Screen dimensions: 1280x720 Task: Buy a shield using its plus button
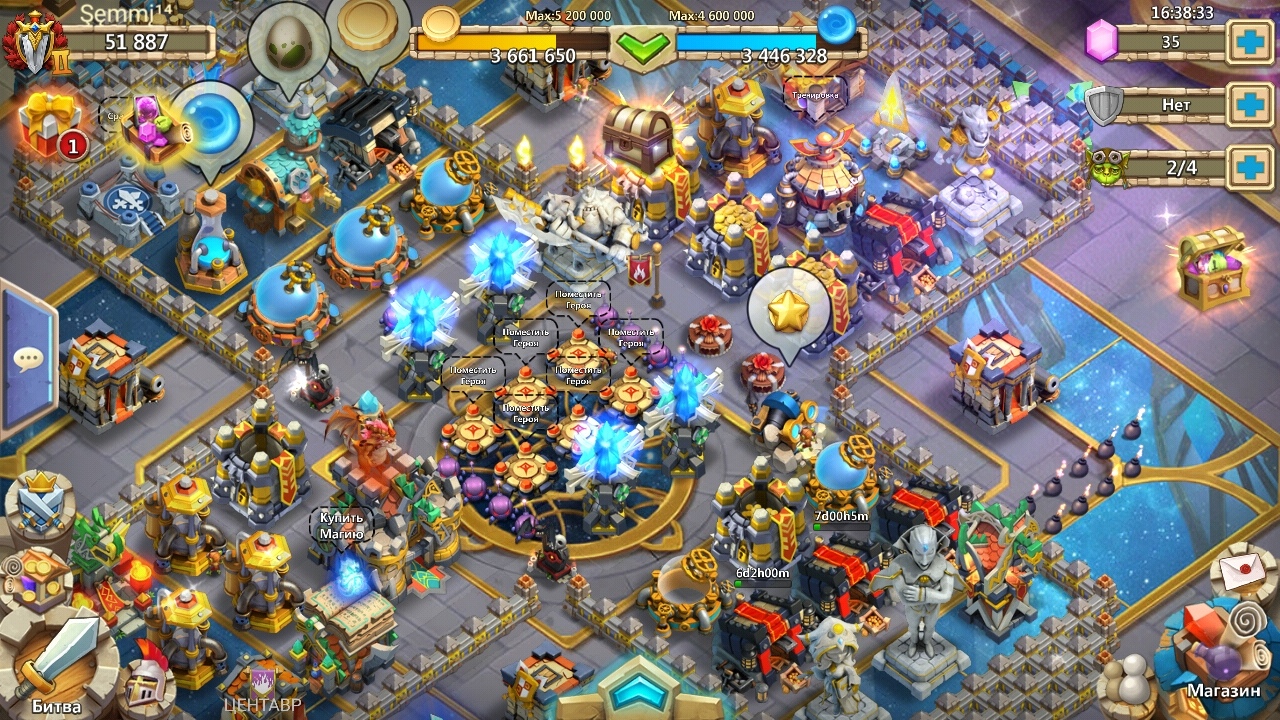pos(1251,105)
